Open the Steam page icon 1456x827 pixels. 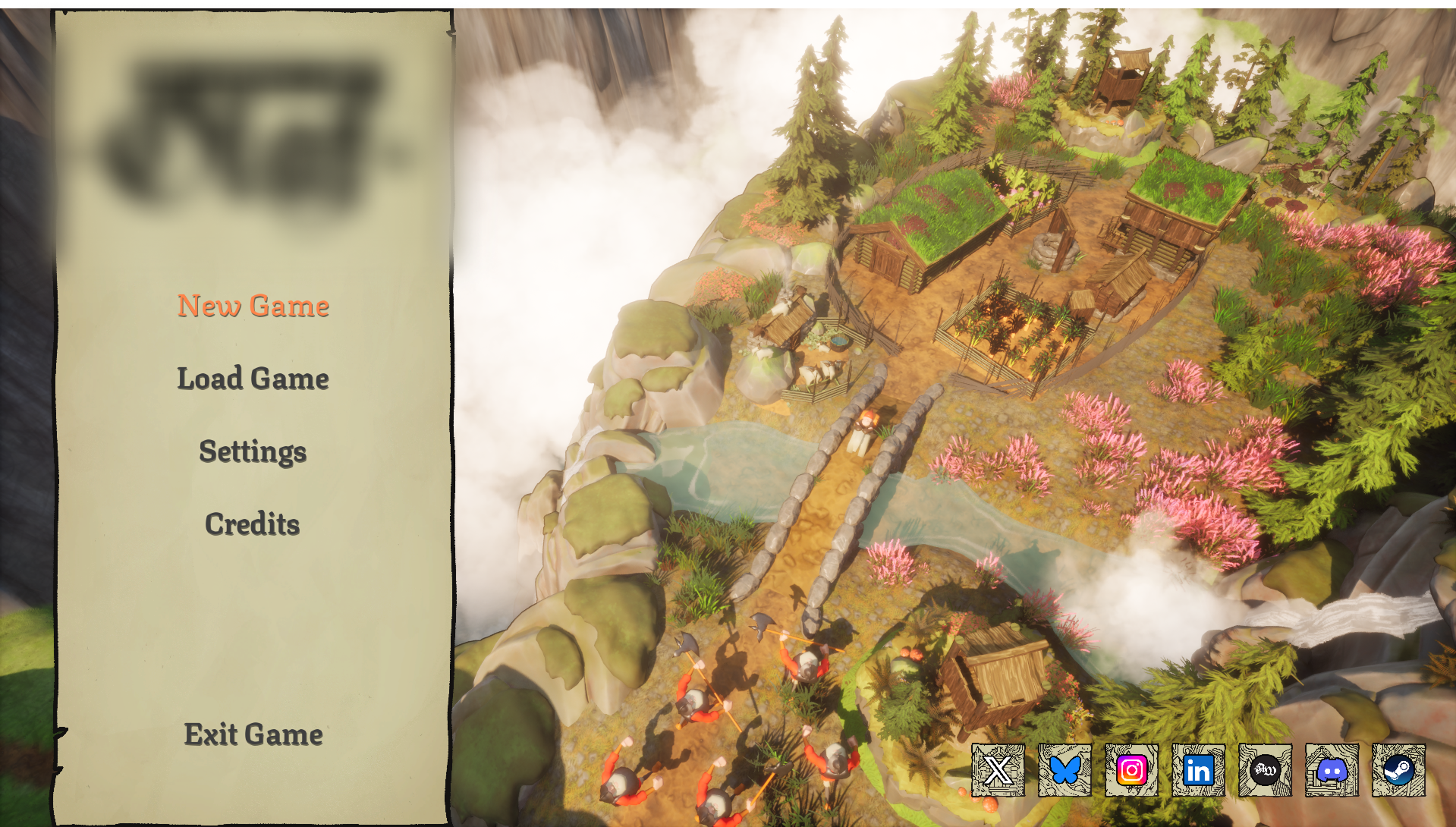(x=1398, y=770)
